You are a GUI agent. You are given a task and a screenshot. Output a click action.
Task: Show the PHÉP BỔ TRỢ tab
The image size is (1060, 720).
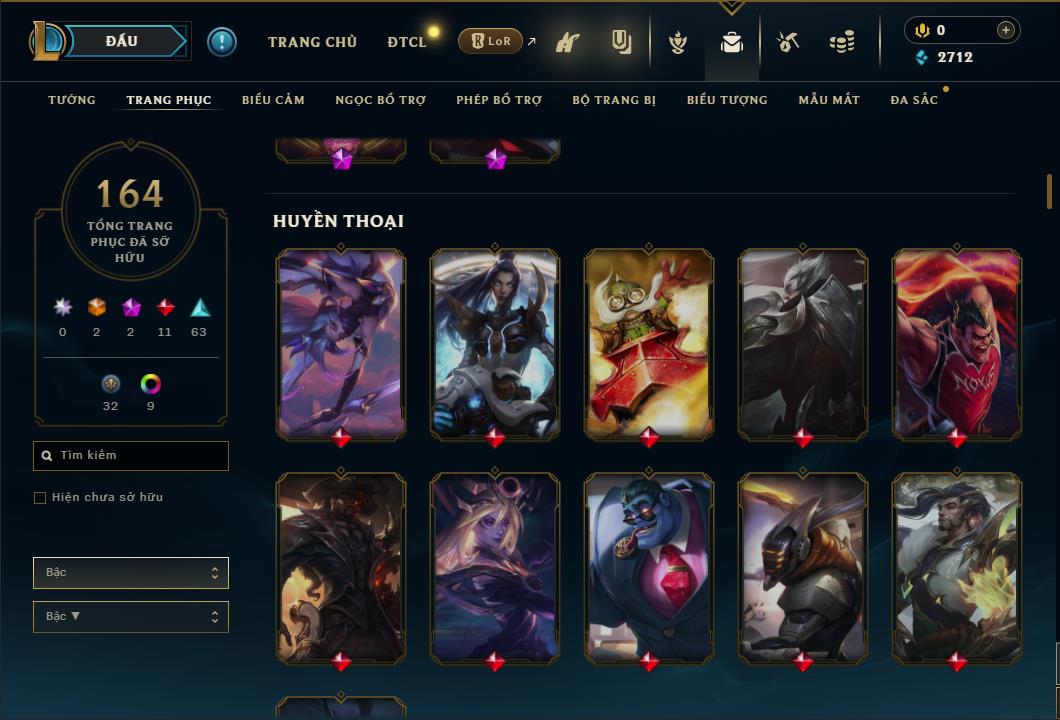(499, 100)
